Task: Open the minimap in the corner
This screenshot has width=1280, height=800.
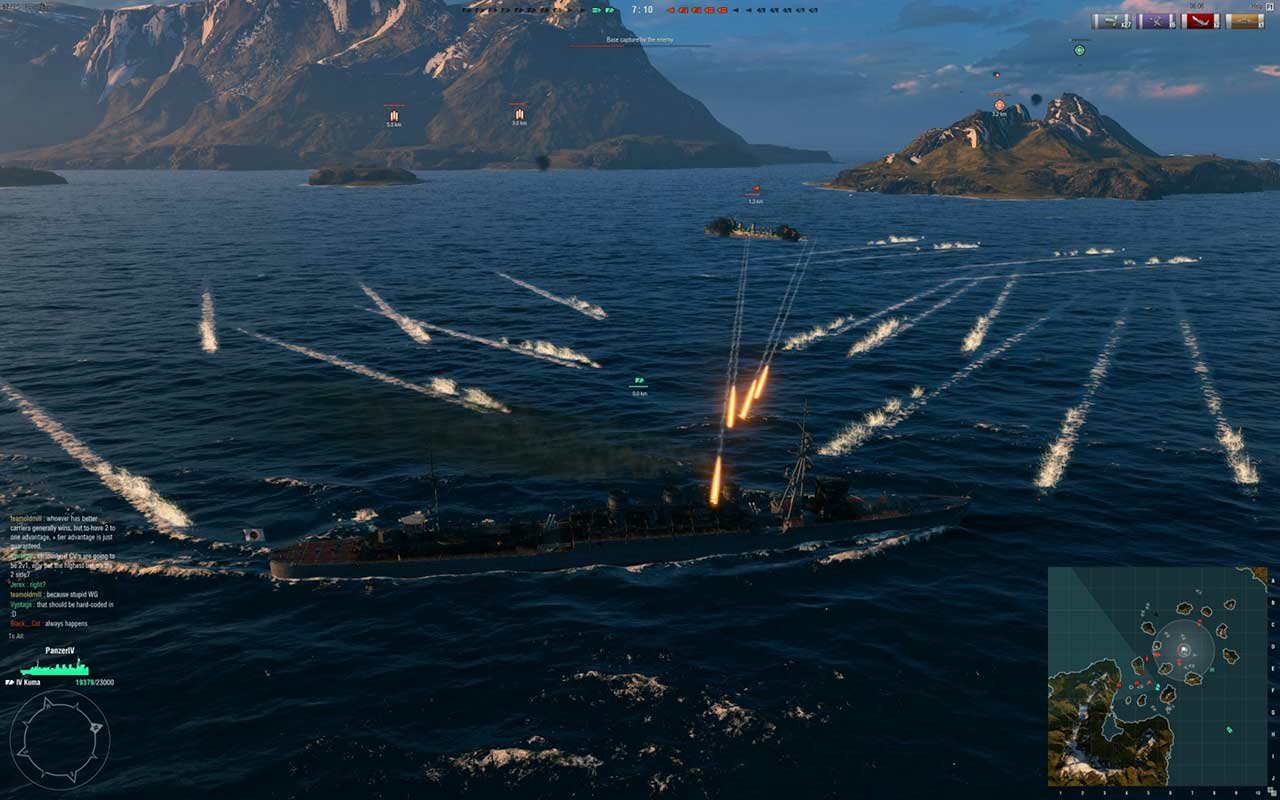Action: [1157, 676]
